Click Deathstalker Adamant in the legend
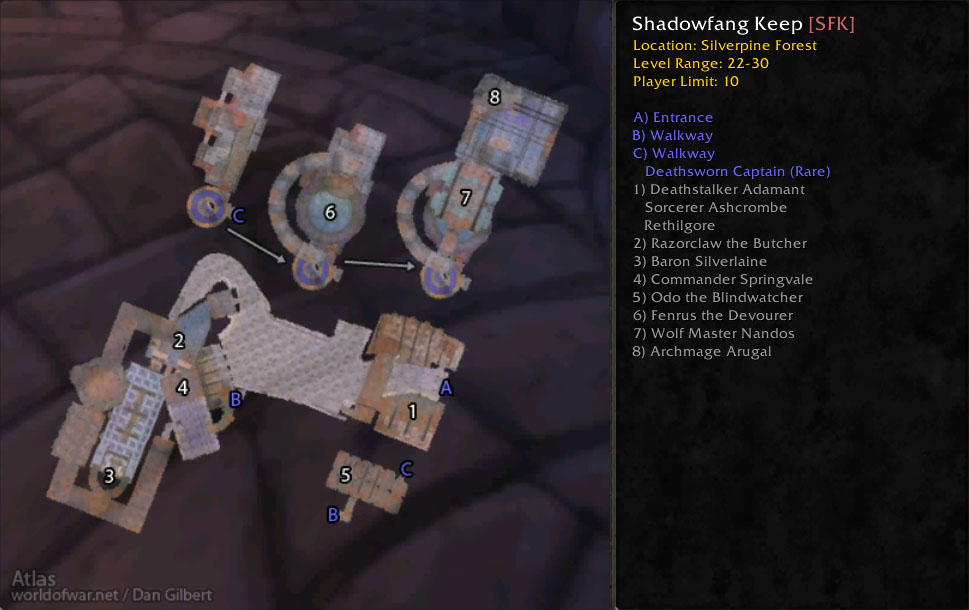Screen dimensions: 969x610 (718, 189)
